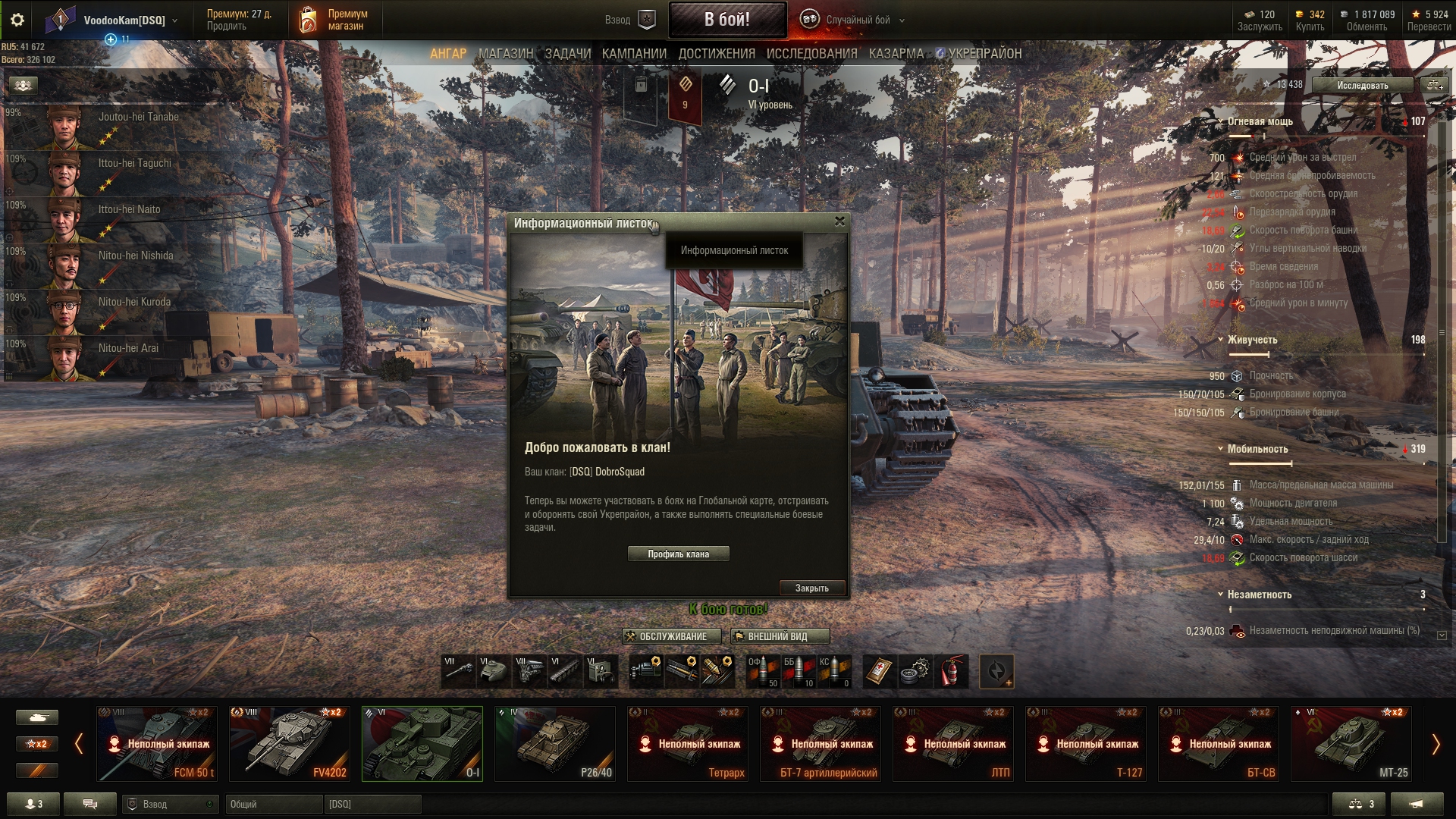This screenshot has width=1456, height=819.
Task: Open the game settings gear icon
Action: tap(17, 20)
